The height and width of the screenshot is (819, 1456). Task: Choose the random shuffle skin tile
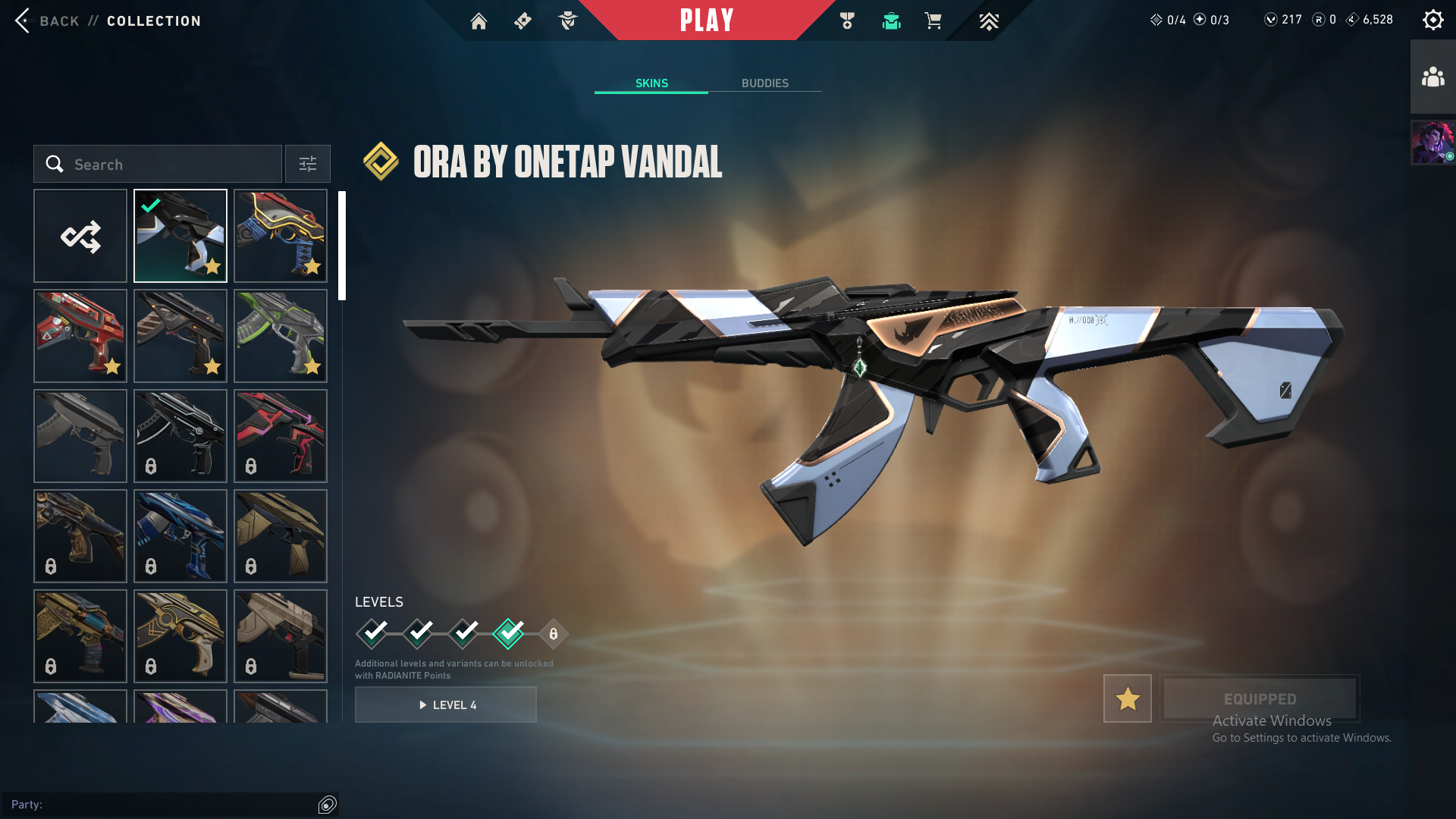click(80, 236)
